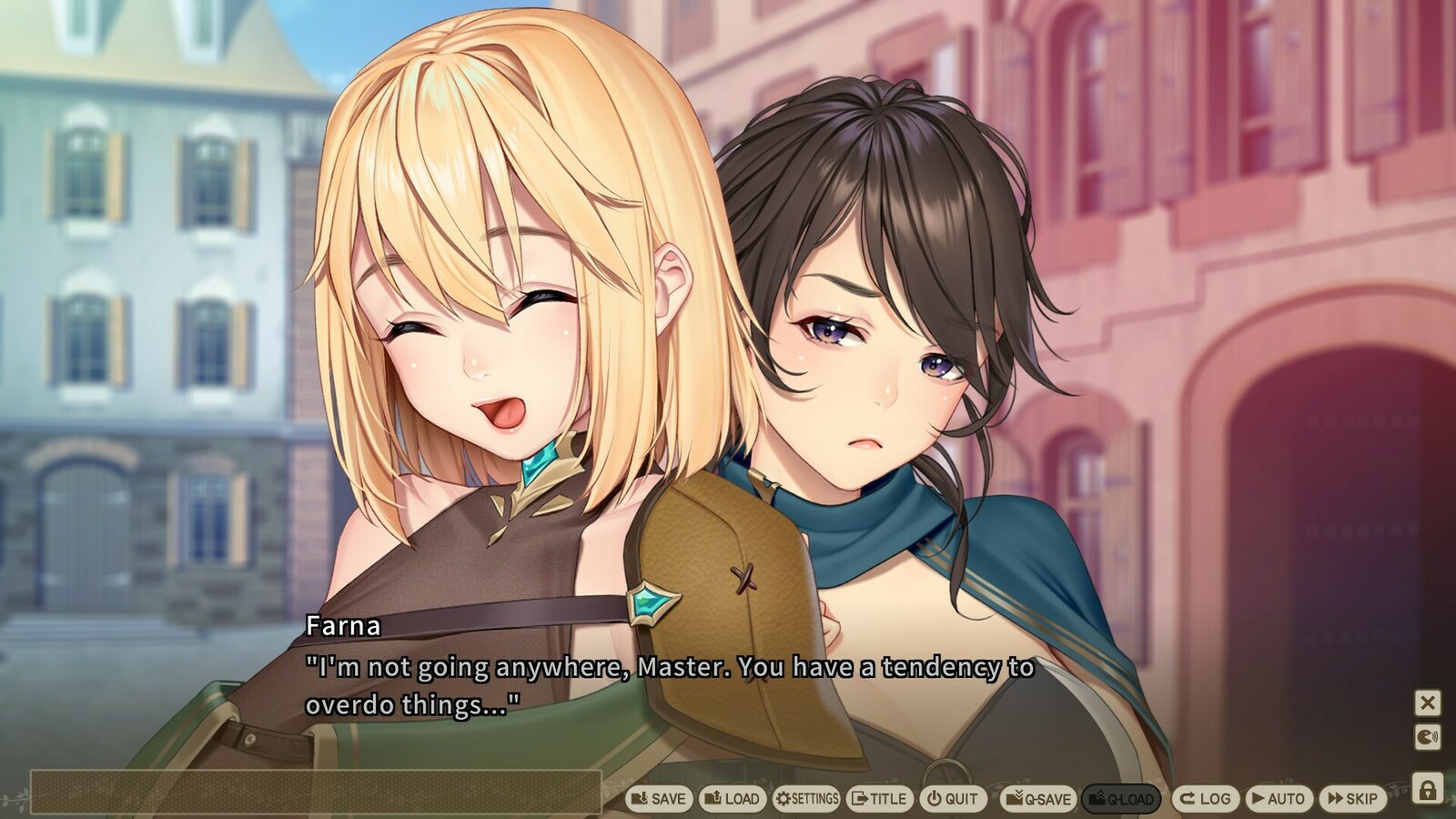
Task: Hide the dialogue window with the X
Action: click(x=1430, y=702)
